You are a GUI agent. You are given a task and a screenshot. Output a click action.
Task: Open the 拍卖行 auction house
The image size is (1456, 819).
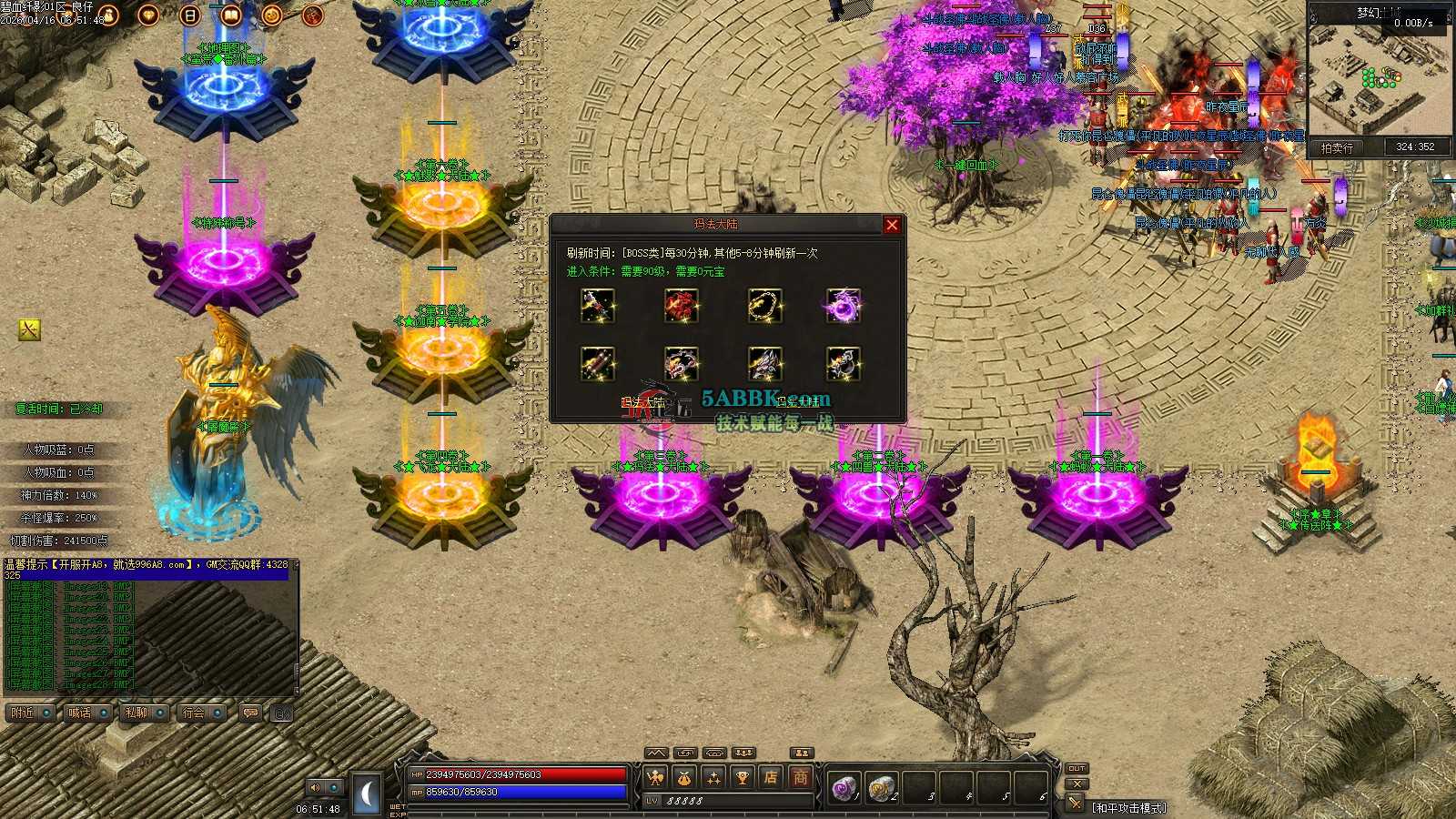1337,147
